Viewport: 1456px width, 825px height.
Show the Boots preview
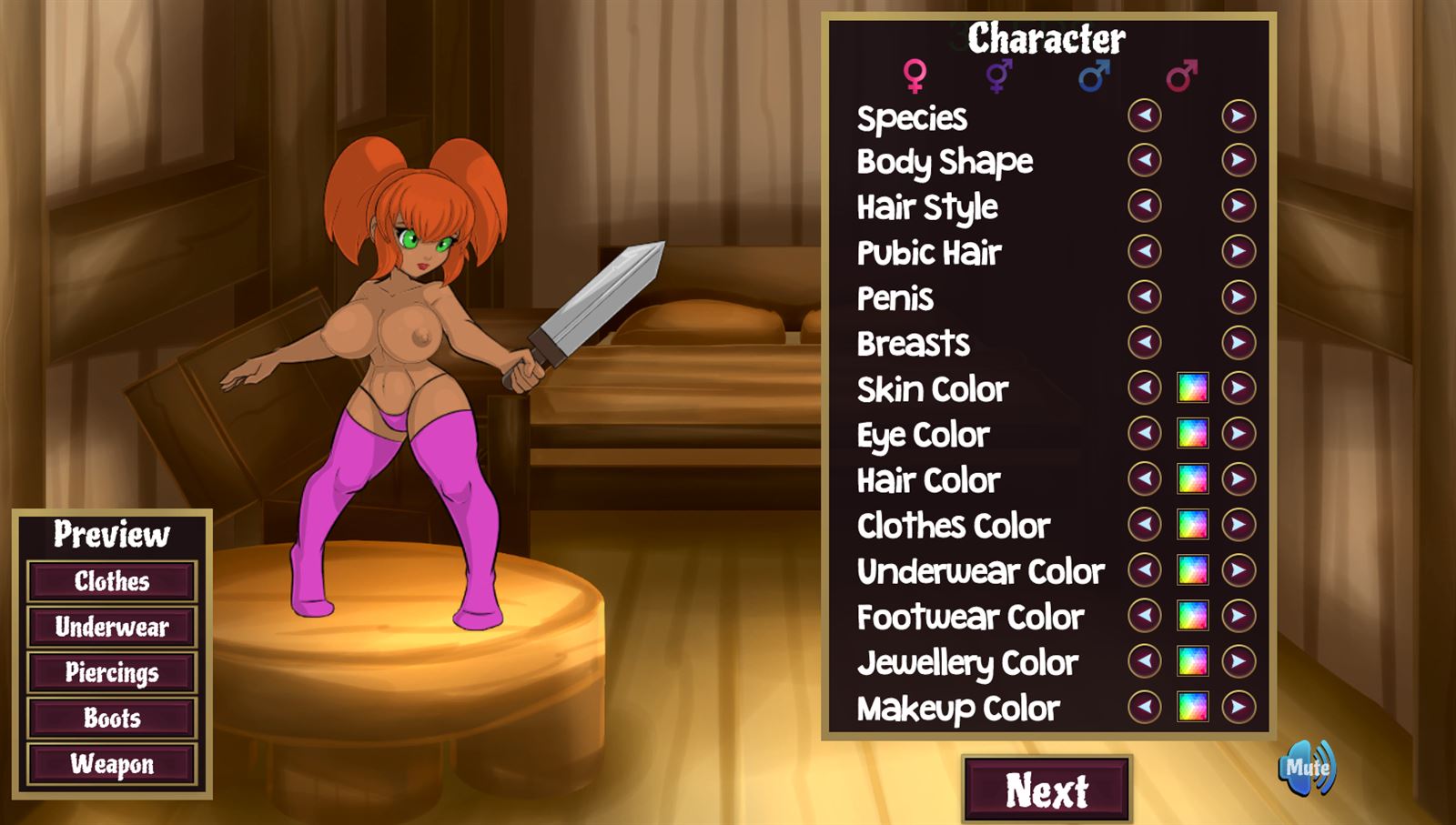point(113,719)
